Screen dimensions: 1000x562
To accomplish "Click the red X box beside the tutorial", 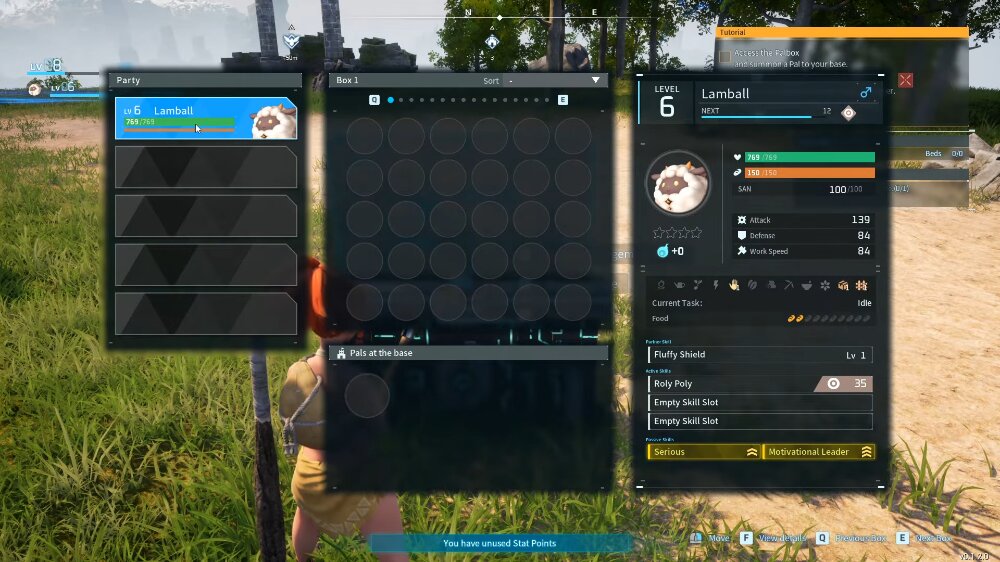I will pos(905,80).
